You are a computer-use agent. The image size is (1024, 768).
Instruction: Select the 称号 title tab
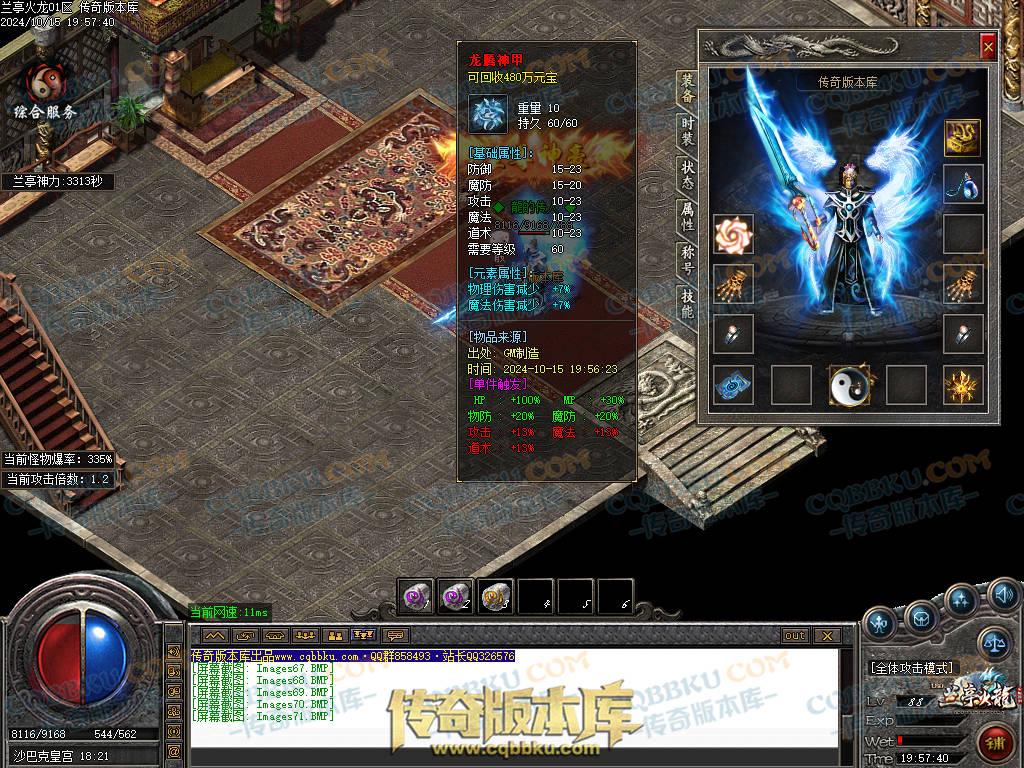point(688,260)
